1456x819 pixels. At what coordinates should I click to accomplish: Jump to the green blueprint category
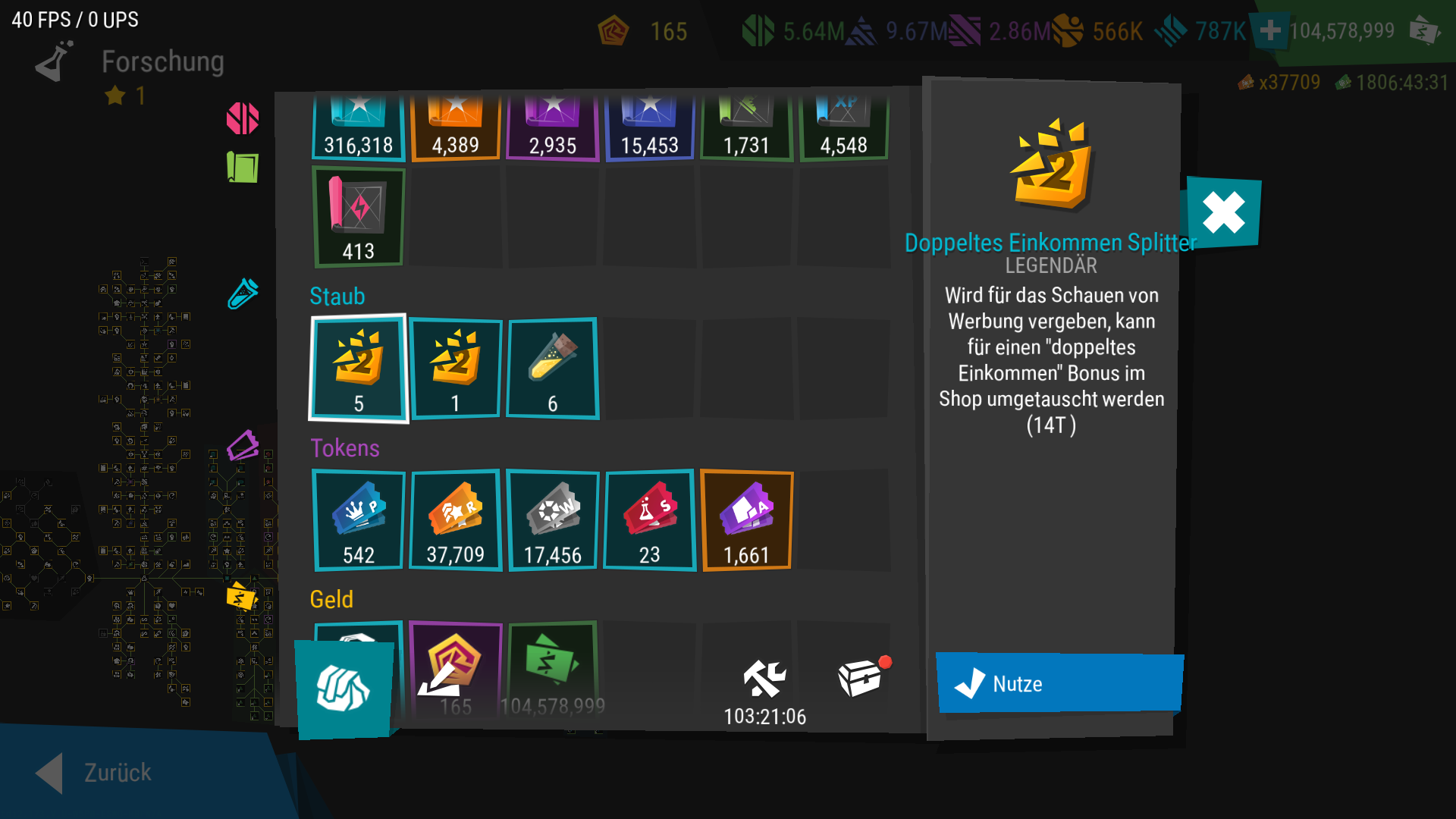(x=243, y=167)
